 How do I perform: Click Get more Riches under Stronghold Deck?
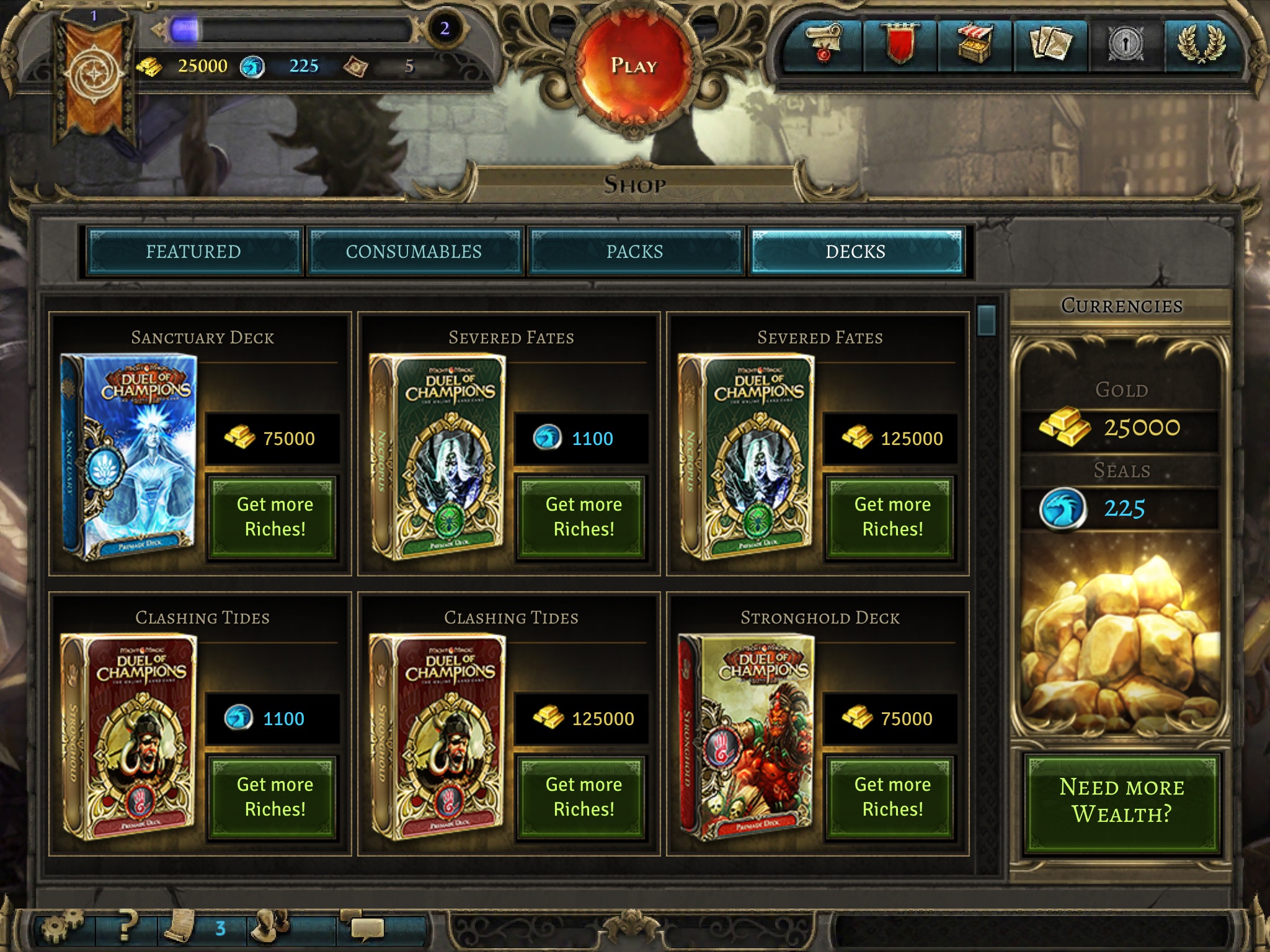click(892, 797)
